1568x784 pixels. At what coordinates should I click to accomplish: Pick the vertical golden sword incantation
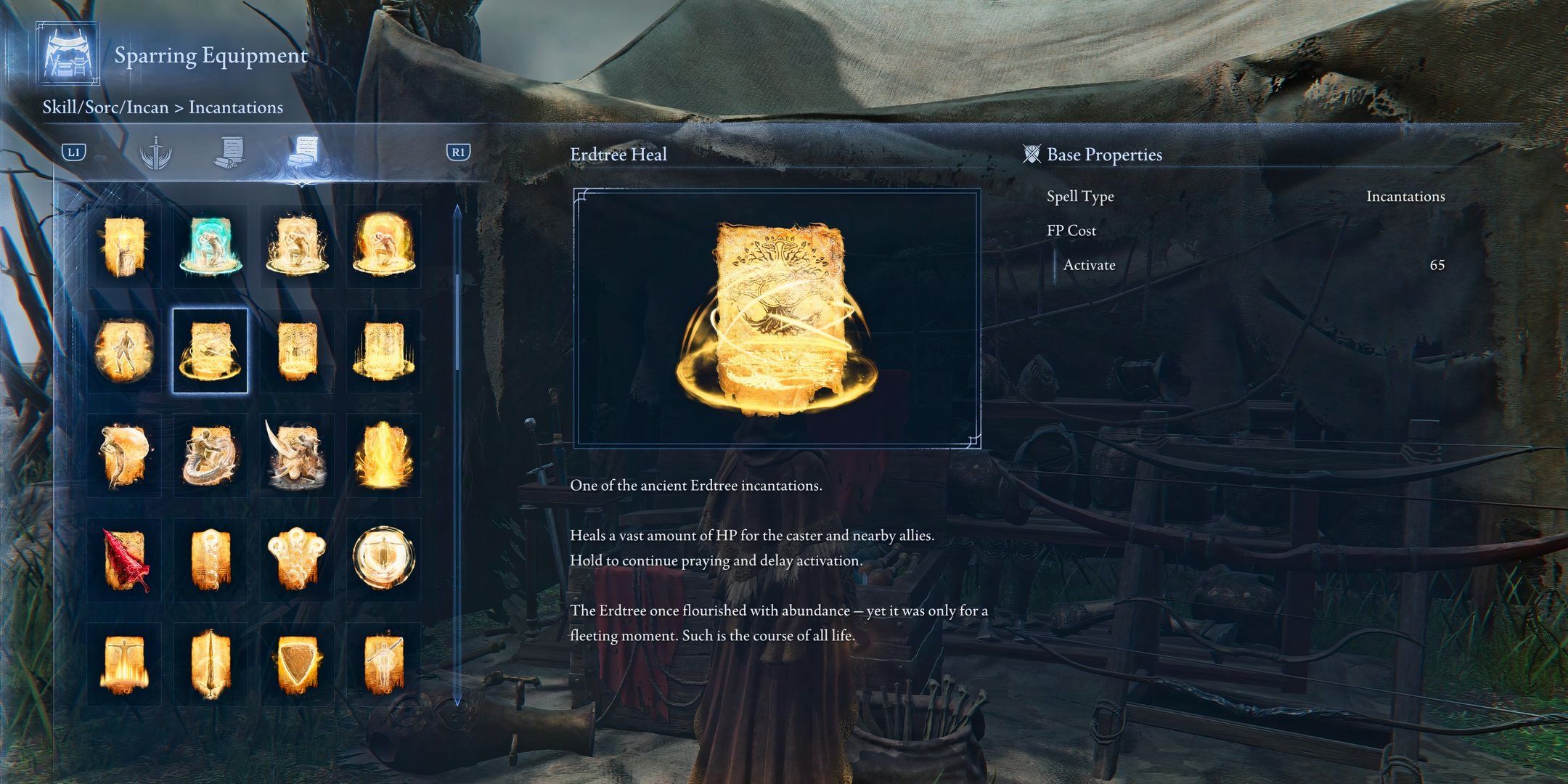point(210,664)
